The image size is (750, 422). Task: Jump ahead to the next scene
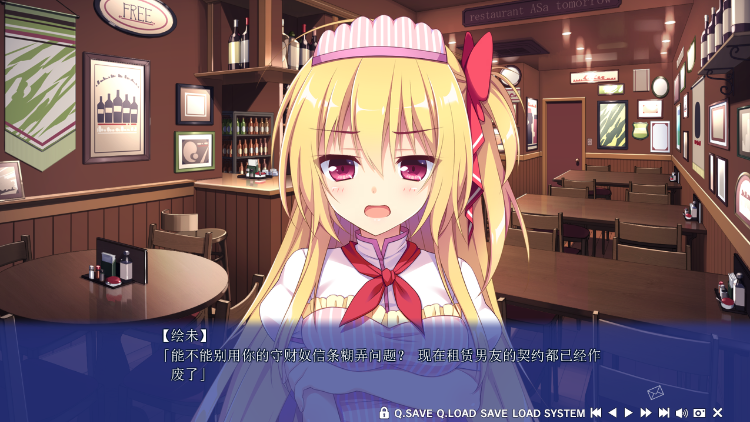(x=664, y=413)
